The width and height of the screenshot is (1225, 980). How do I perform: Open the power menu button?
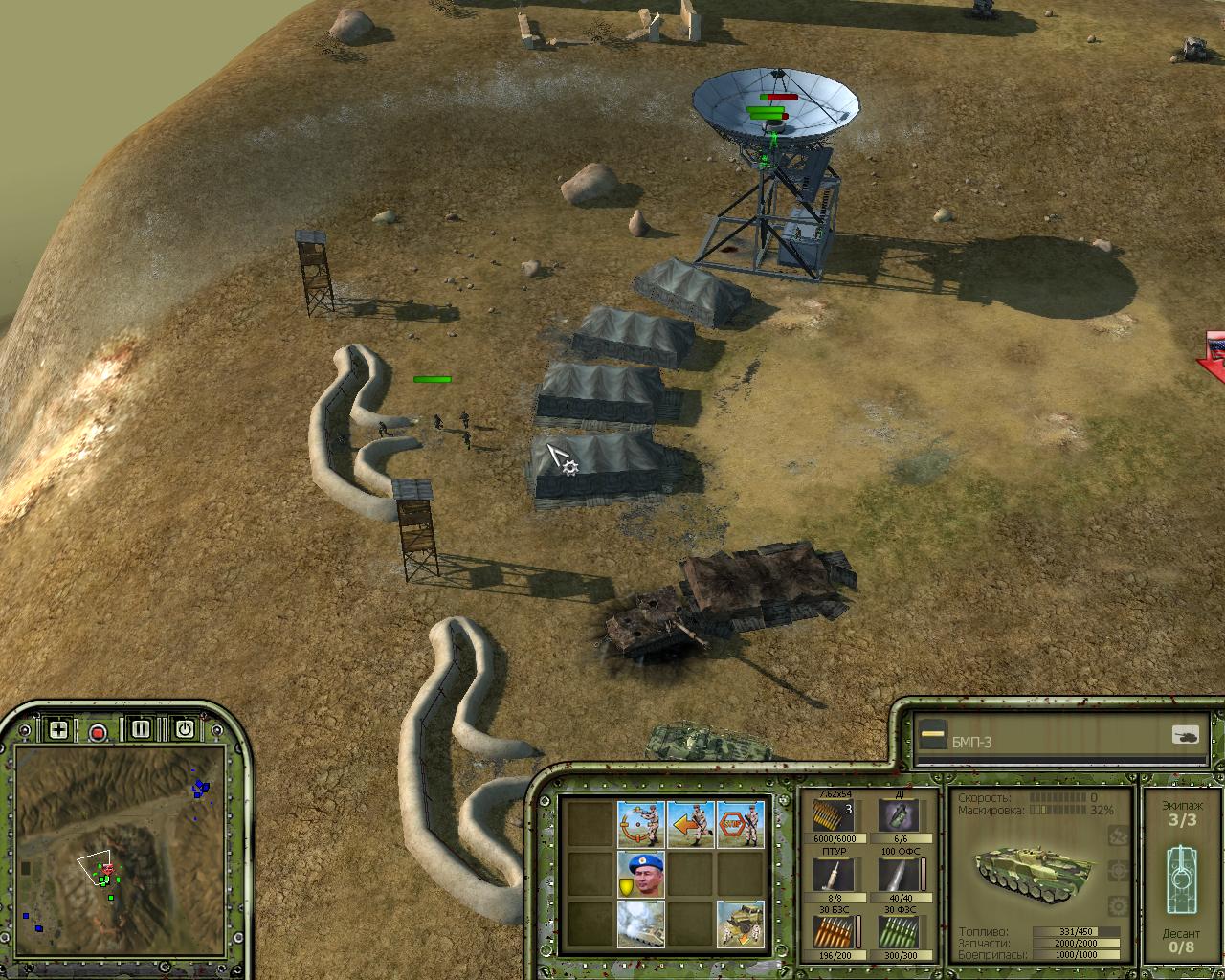pos(185,729)
